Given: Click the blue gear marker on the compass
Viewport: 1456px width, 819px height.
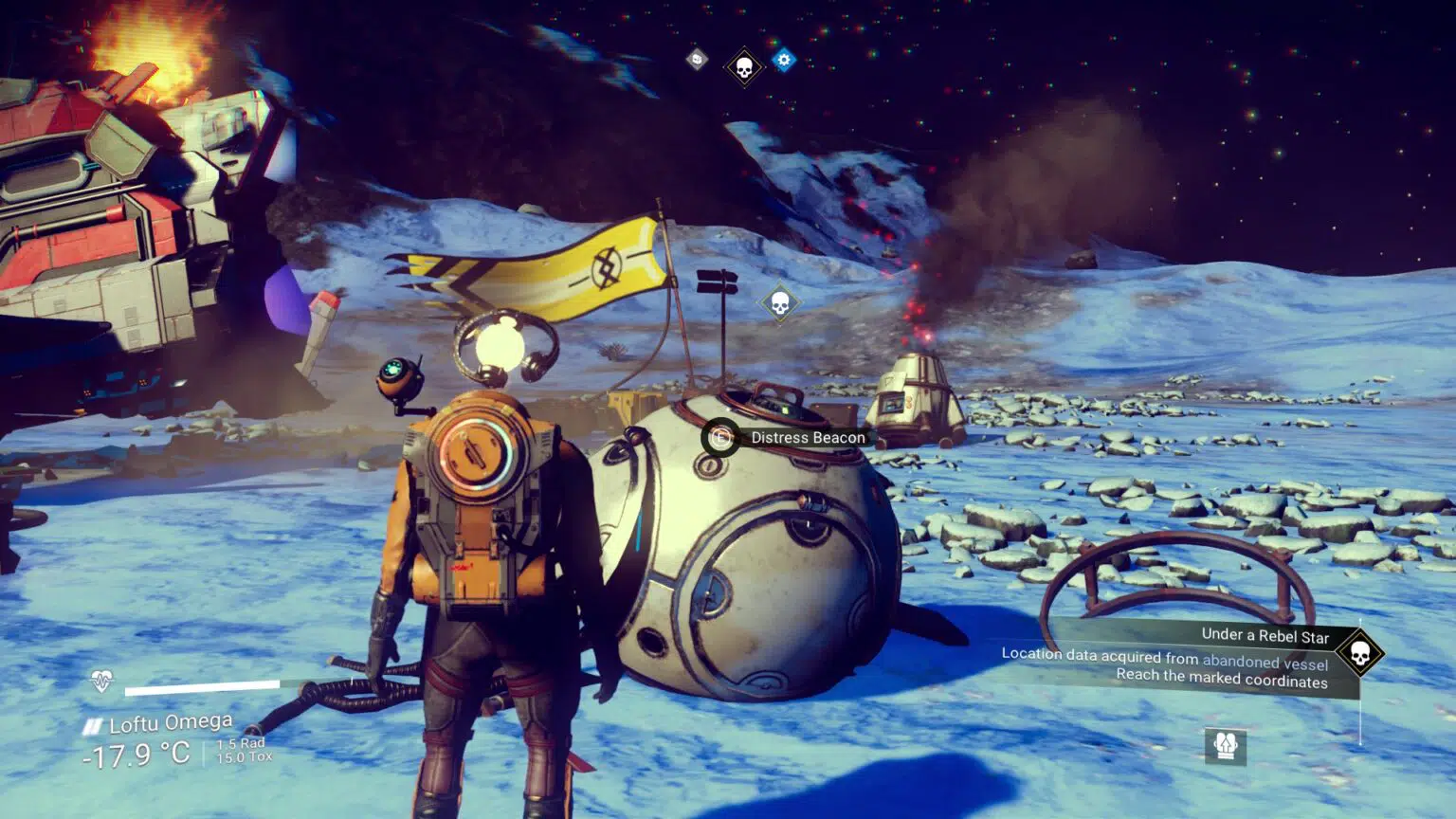Looking at the screenshot, I should tap(783, 61).
